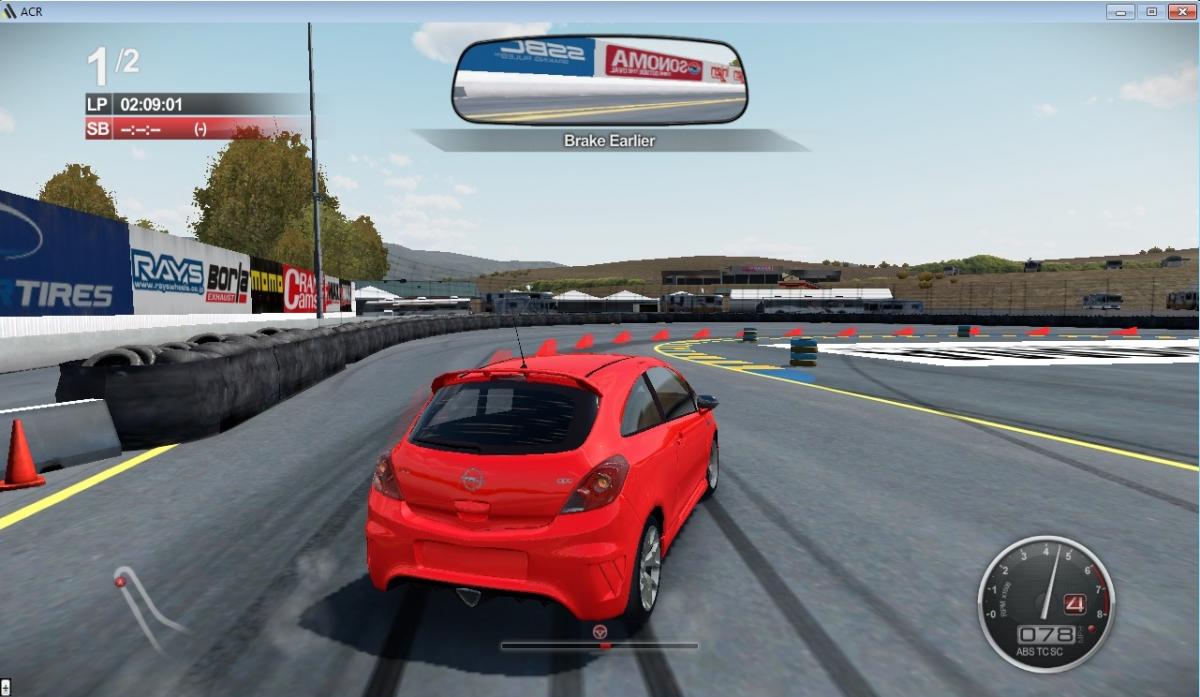Click the track outline minimap
This screenshot has height=697, width=1200.
pyautogui.click(x=145, y=605)
